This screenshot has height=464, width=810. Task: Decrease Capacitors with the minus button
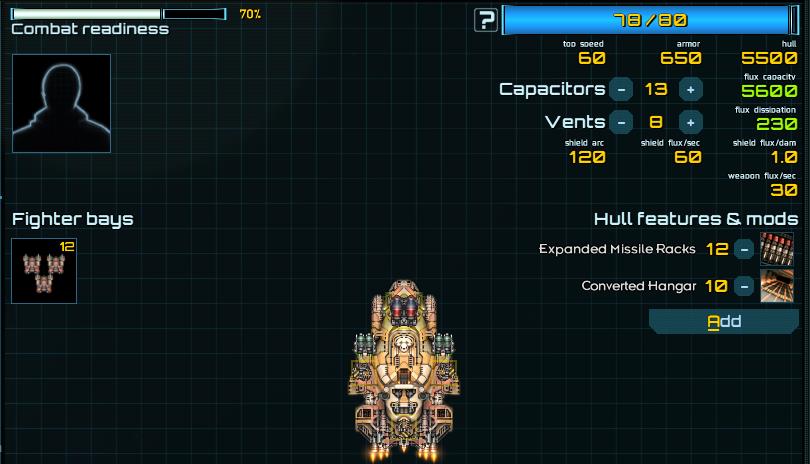(621, 89)
